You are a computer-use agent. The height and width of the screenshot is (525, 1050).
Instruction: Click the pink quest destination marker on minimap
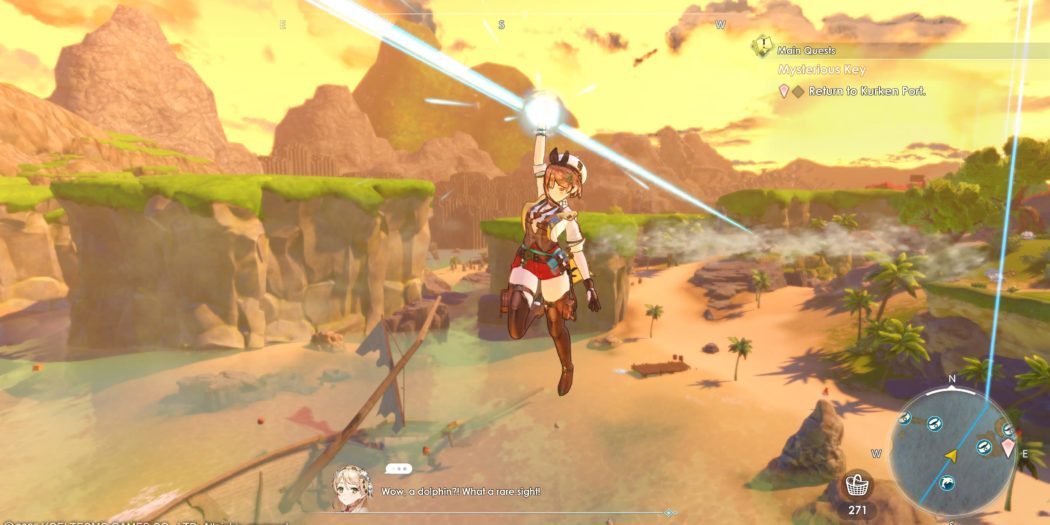coord(1007,448)
